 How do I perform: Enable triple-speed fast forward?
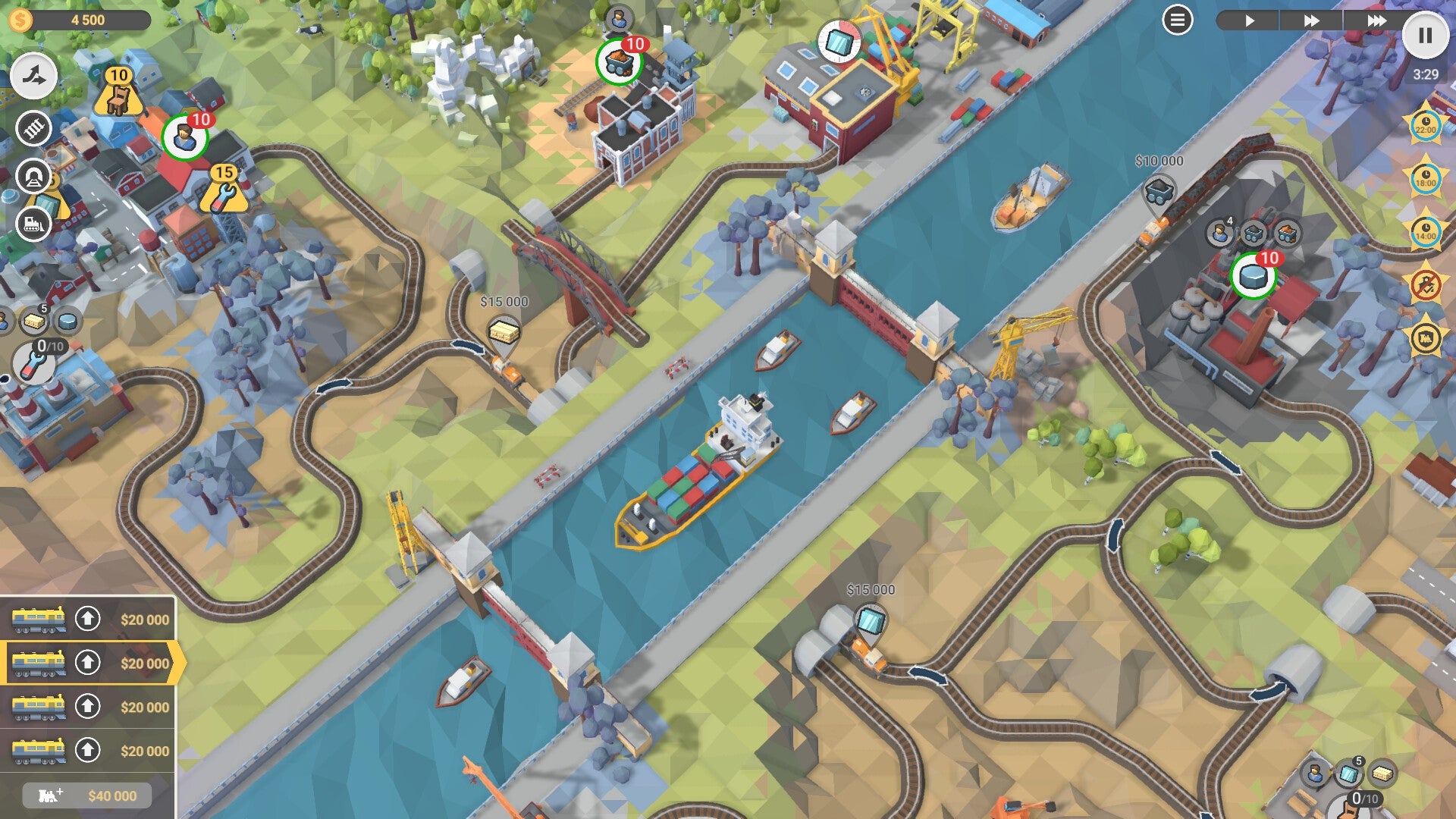(1378, 20)
